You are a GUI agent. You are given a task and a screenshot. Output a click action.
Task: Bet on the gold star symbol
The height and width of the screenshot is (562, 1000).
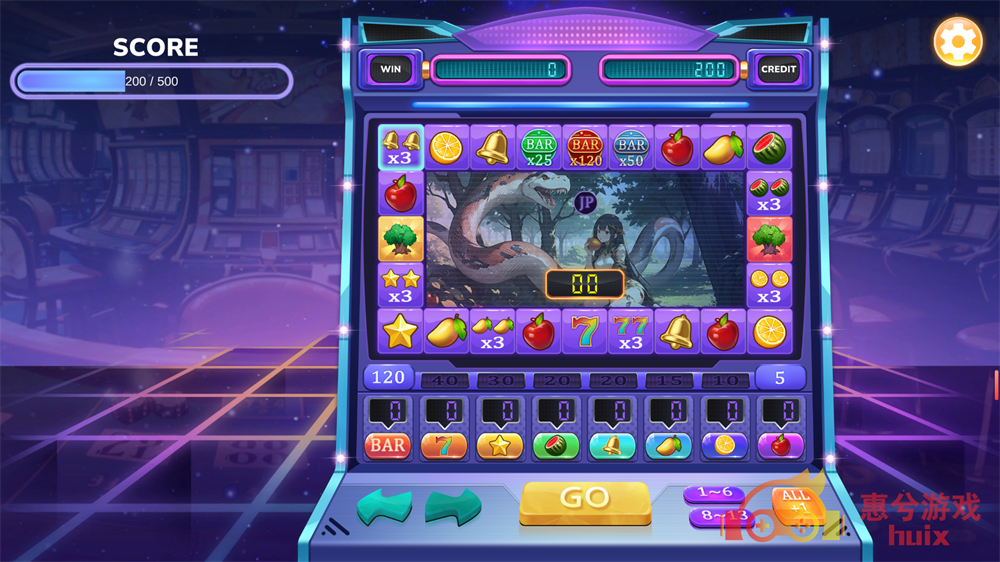tap(499, 445)
